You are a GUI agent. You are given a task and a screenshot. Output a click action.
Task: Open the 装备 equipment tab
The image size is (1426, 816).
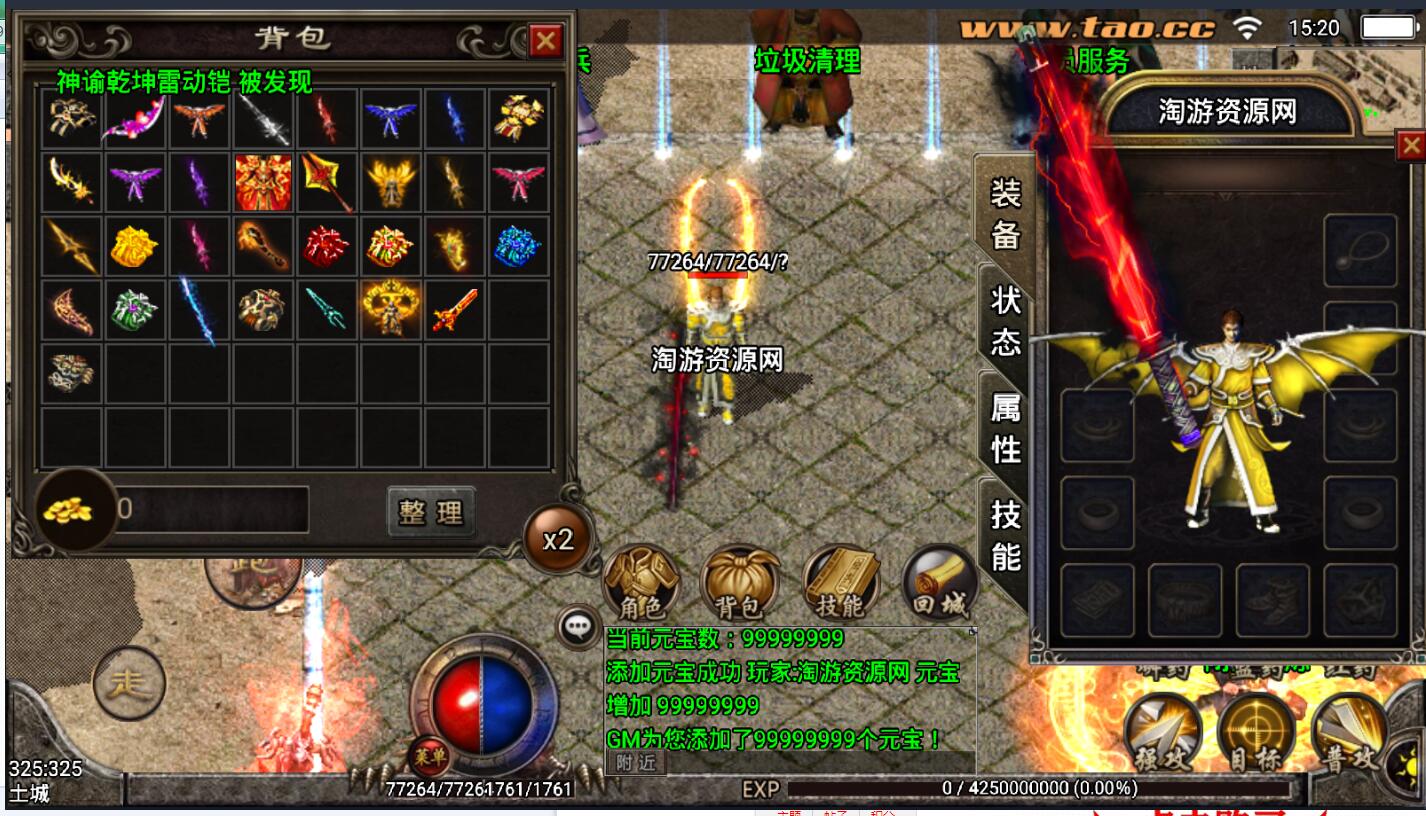[x=1005, y=213]
